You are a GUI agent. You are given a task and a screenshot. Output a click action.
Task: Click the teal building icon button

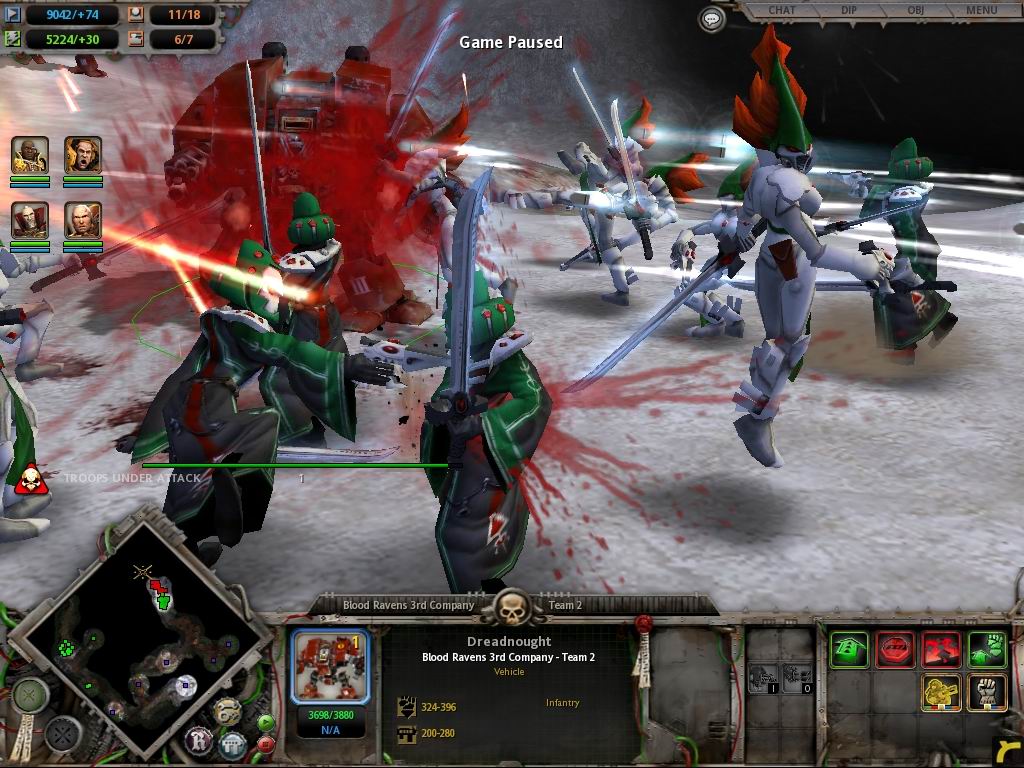[x=232, y=744]
